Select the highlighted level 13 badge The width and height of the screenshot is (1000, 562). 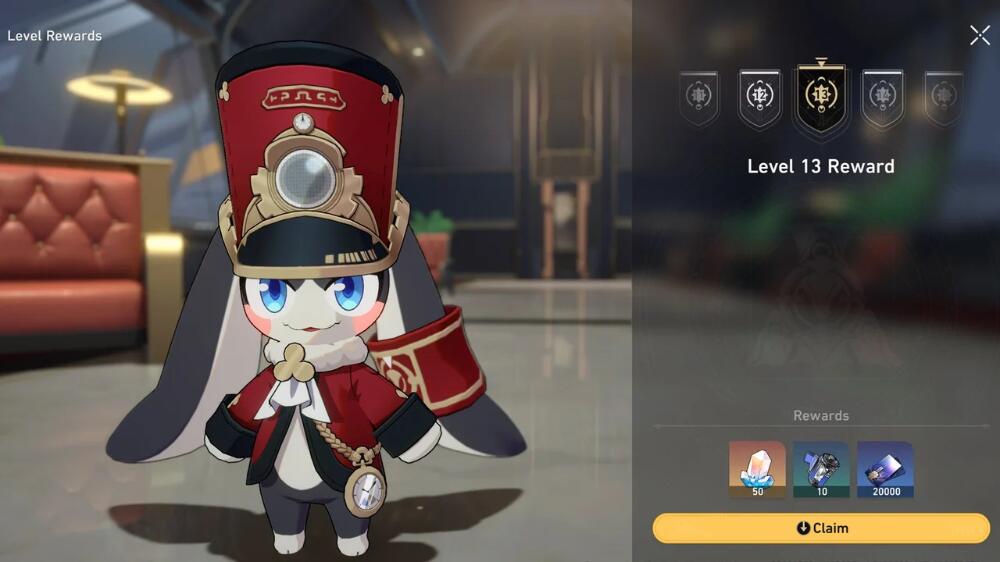pos(820,98)
